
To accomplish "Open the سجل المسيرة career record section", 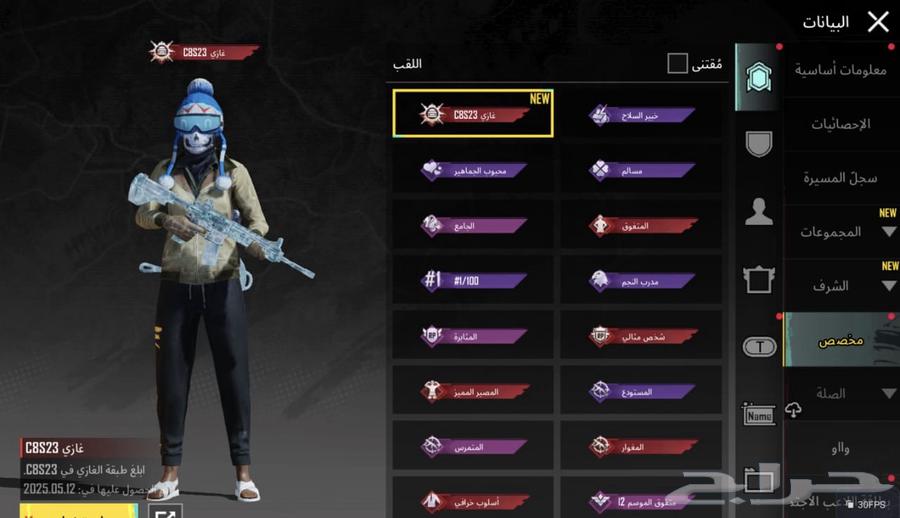I will tap(840, 178).
